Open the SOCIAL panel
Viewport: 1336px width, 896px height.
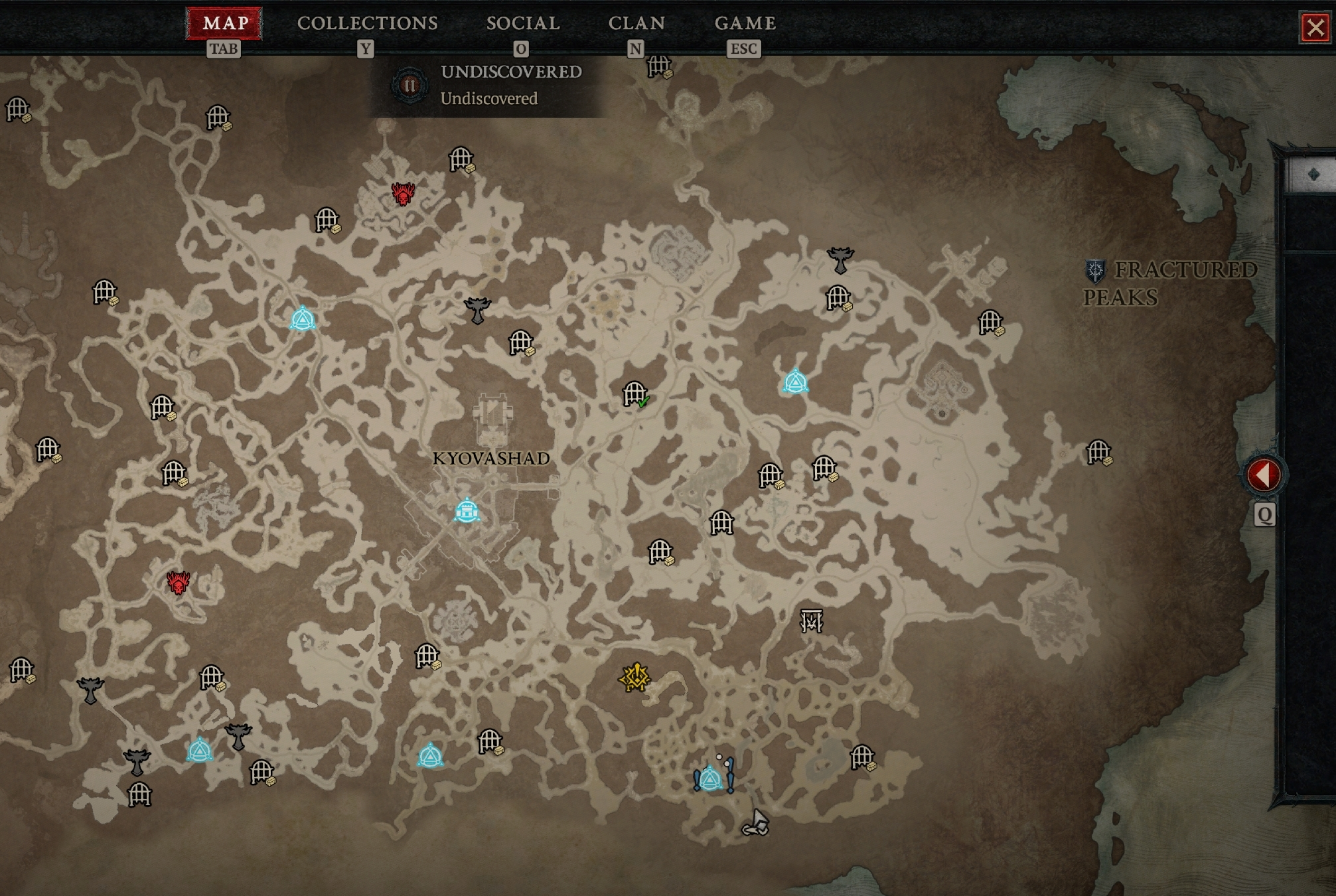[x=522, y=23]
